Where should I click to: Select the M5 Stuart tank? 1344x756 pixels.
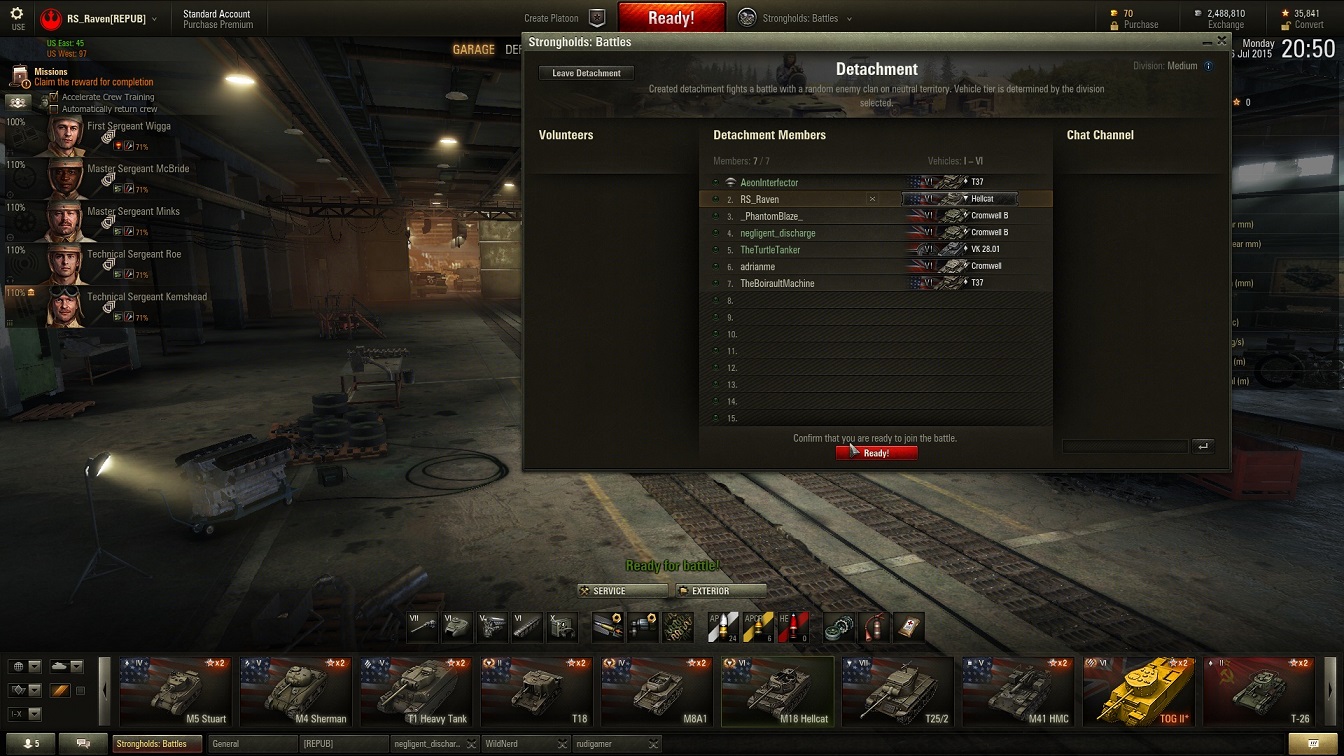pos(174,691)
